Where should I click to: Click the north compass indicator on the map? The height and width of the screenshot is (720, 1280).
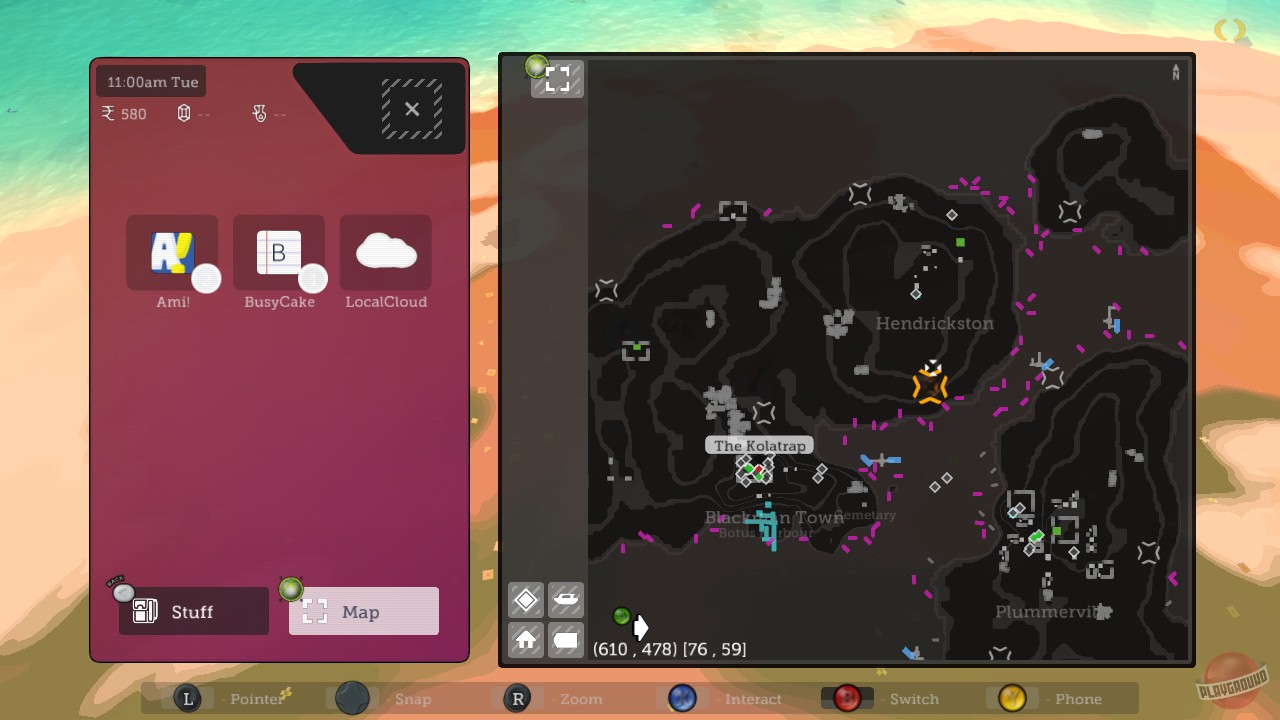tap(1175, 73)
